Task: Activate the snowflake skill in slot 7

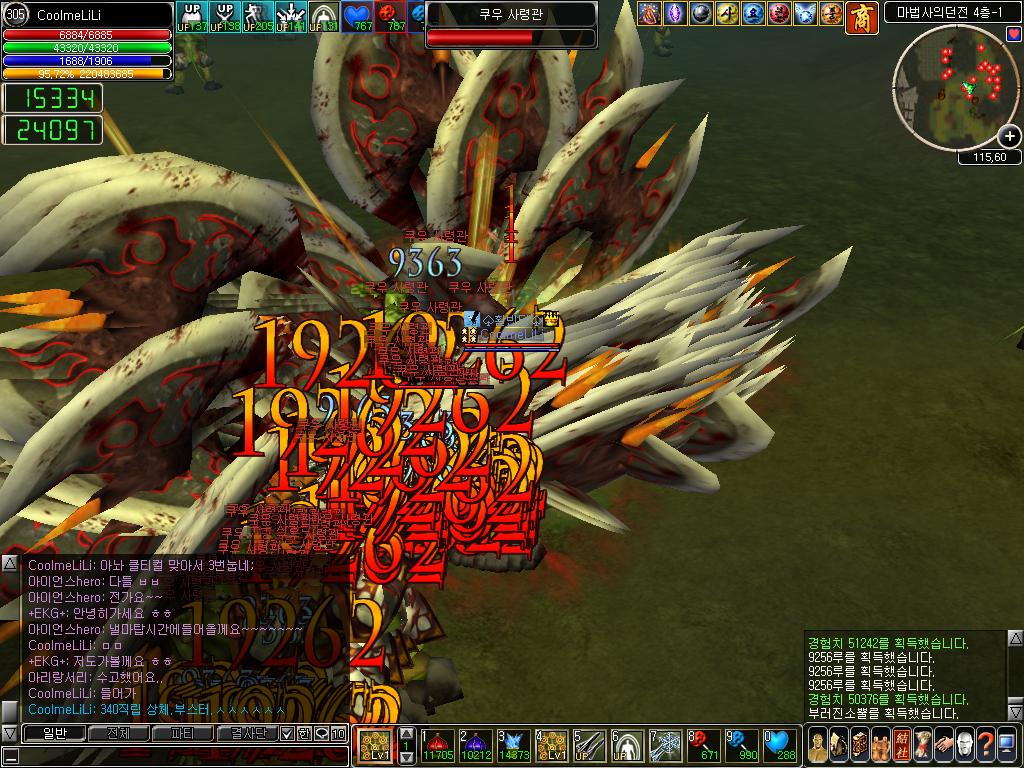Action: pos(665,745)
